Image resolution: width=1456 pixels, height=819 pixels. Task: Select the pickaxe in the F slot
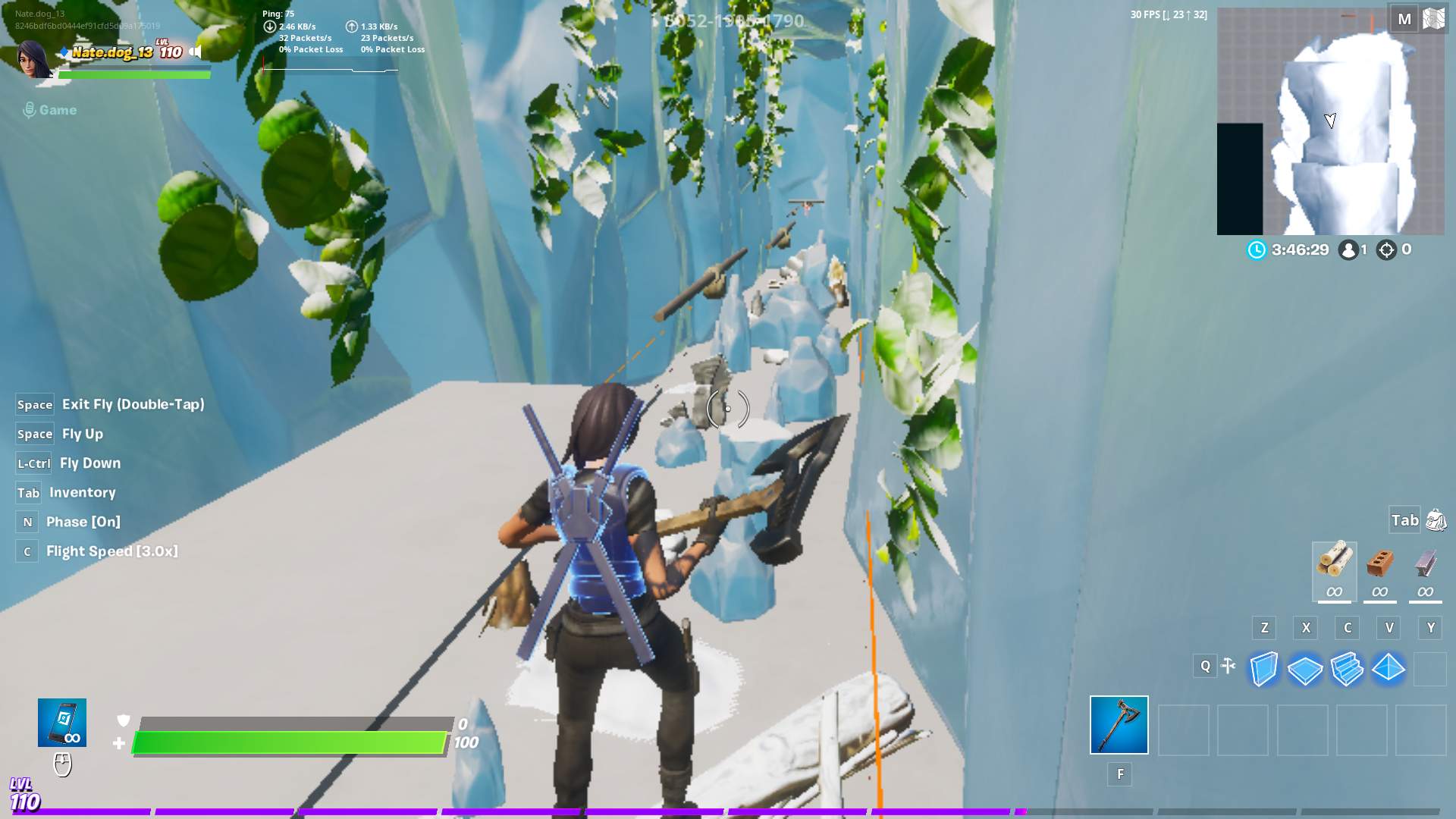click(x=1119, y=726)
